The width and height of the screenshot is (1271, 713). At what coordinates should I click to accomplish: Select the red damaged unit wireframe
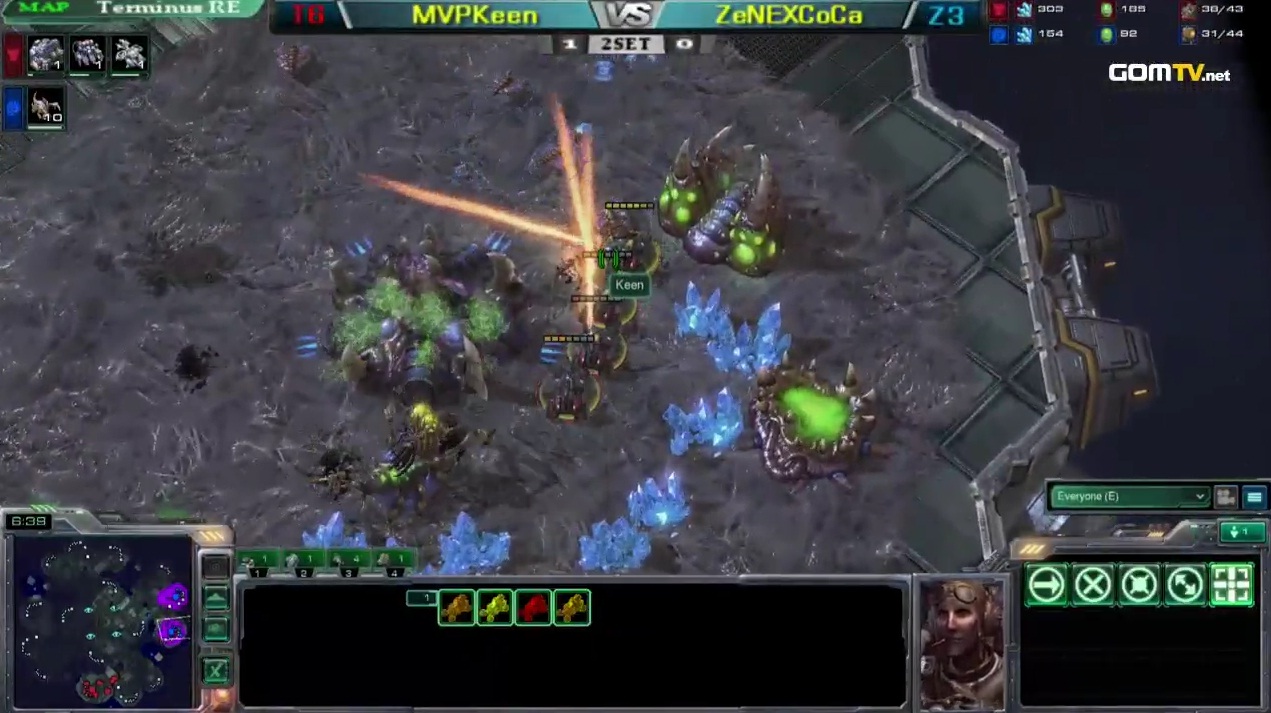[x=533, y=607]
